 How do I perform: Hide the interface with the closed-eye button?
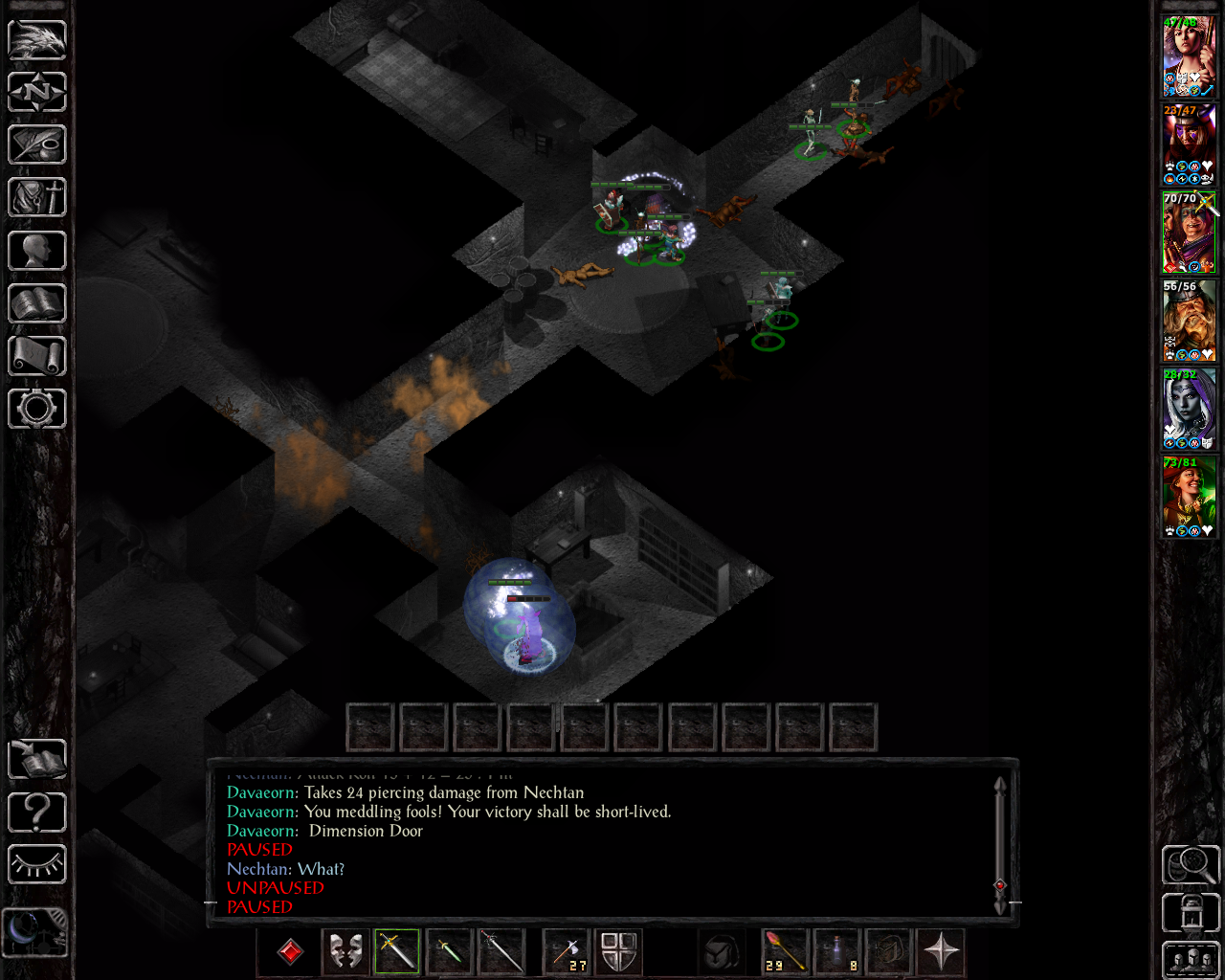point(37,865)
